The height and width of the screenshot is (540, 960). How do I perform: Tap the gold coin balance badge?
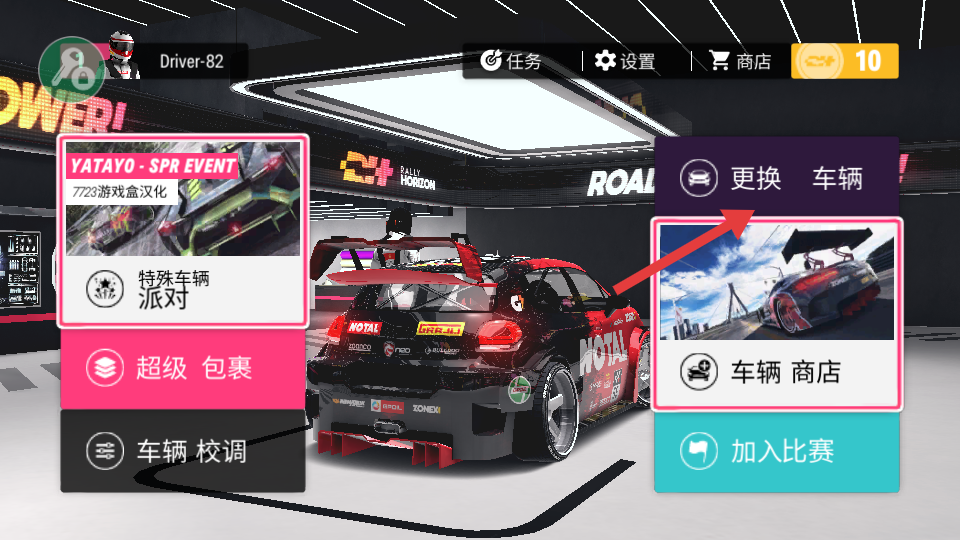845,61
